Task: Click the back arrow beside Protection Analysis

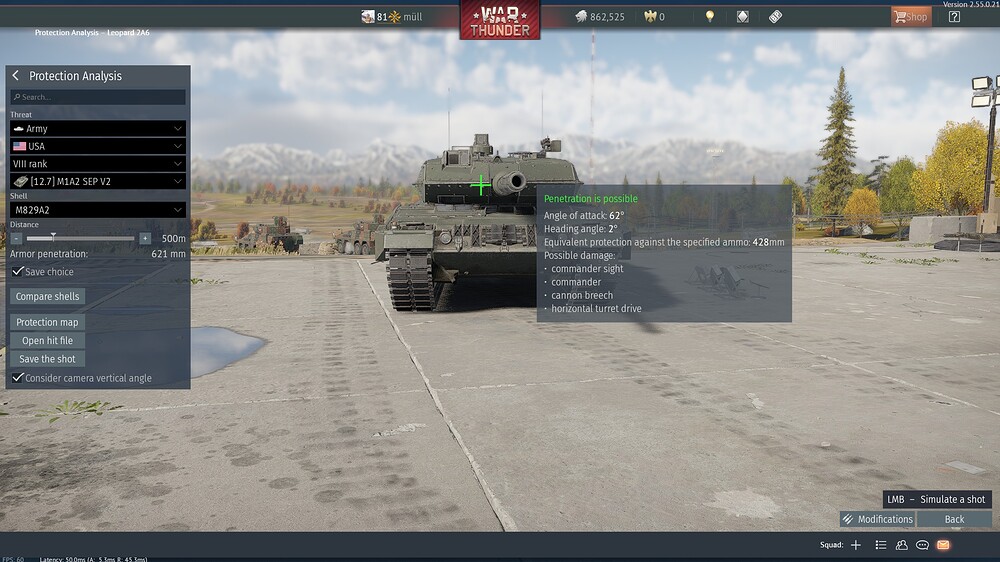Action: click(x=16, y=76)
